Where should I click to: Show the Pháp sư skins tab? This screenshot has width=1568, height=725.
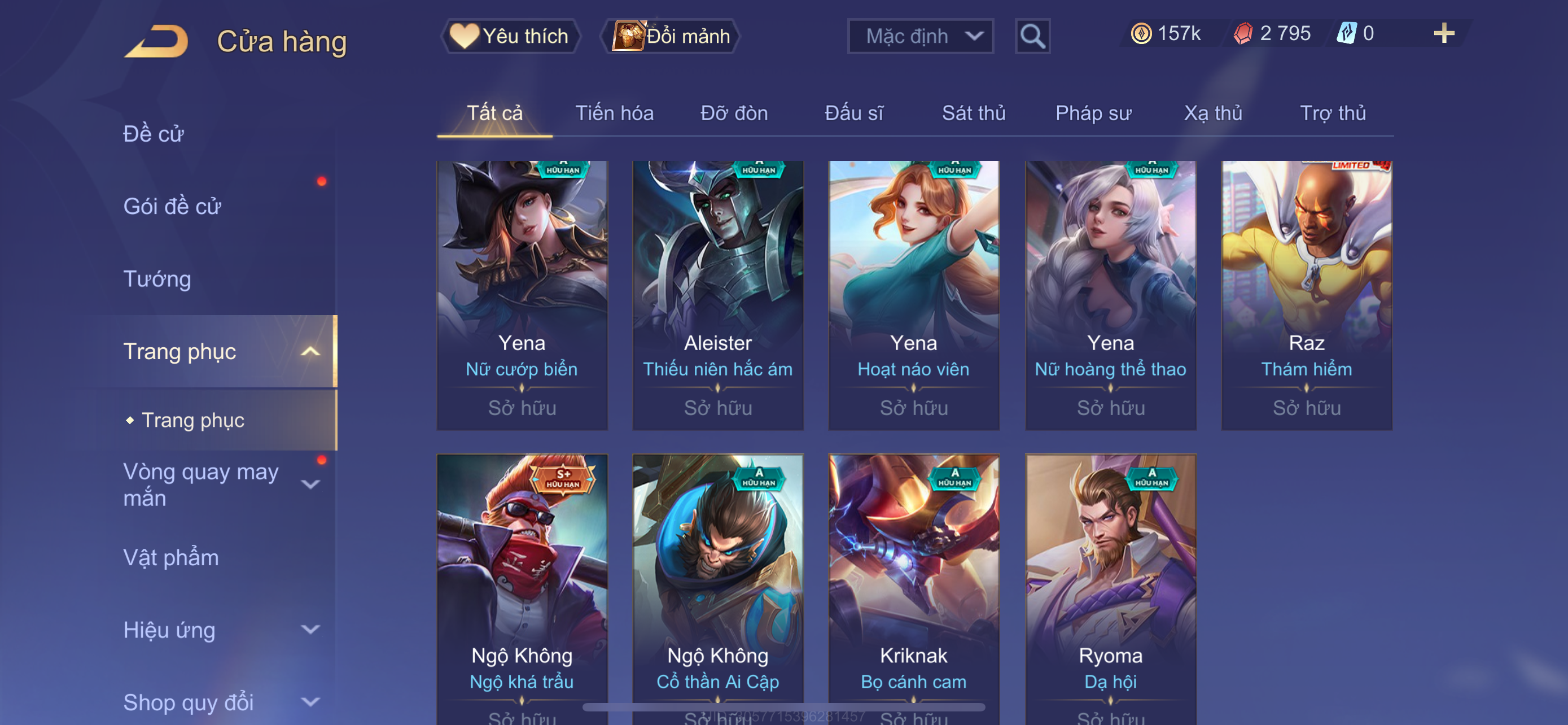pyautogui.click(x=1093, y=113)
